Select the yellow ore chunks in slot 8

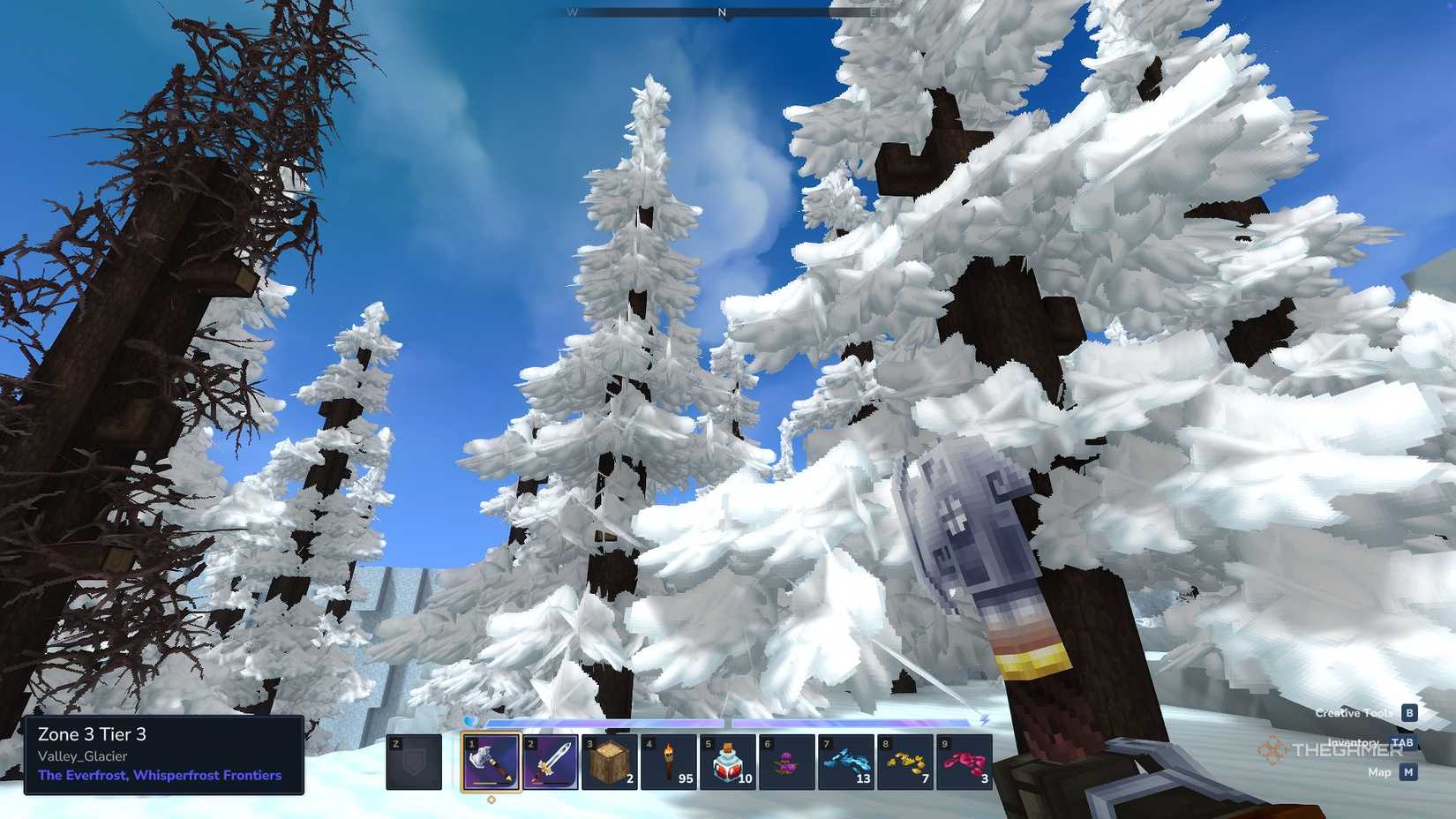pos(903,763)
